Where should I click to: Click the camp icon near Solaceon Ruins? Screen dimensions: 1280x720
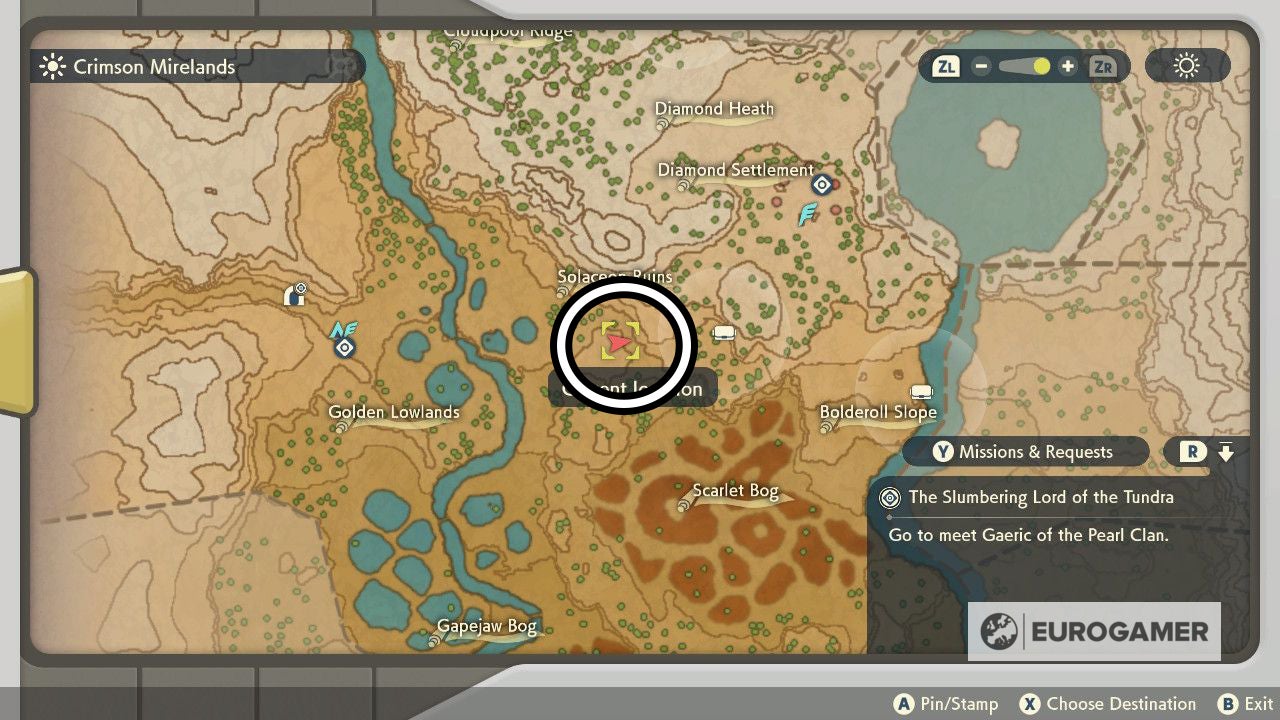(724, 331)
